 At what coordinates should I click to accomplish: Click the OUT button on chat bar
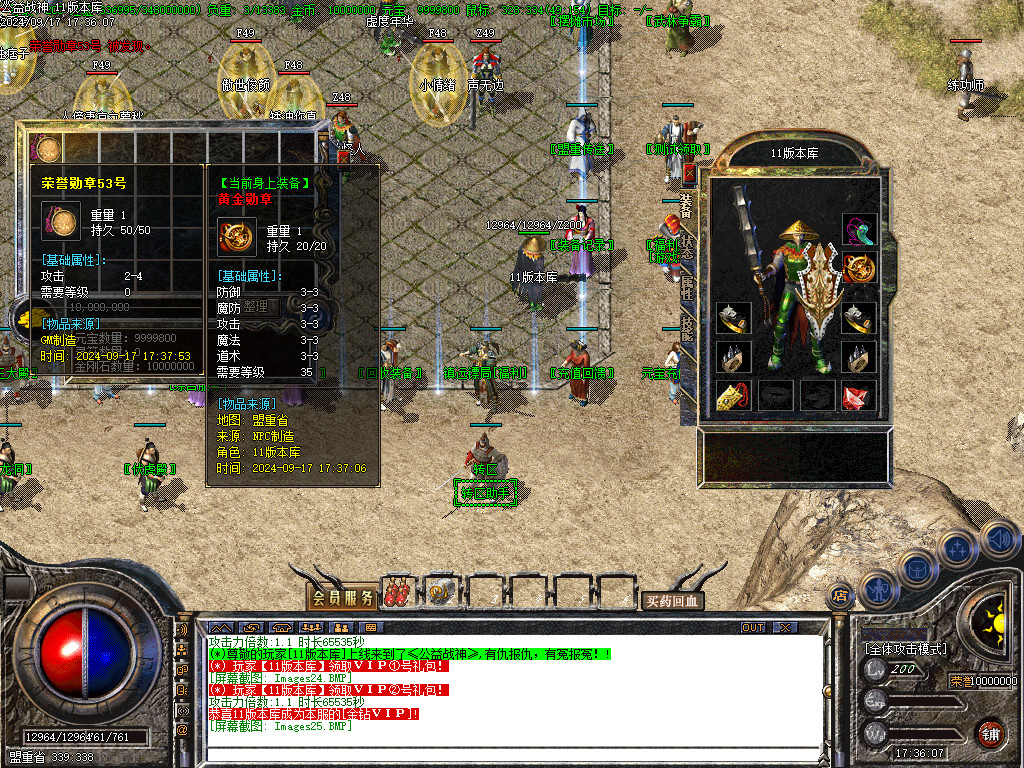752,627
